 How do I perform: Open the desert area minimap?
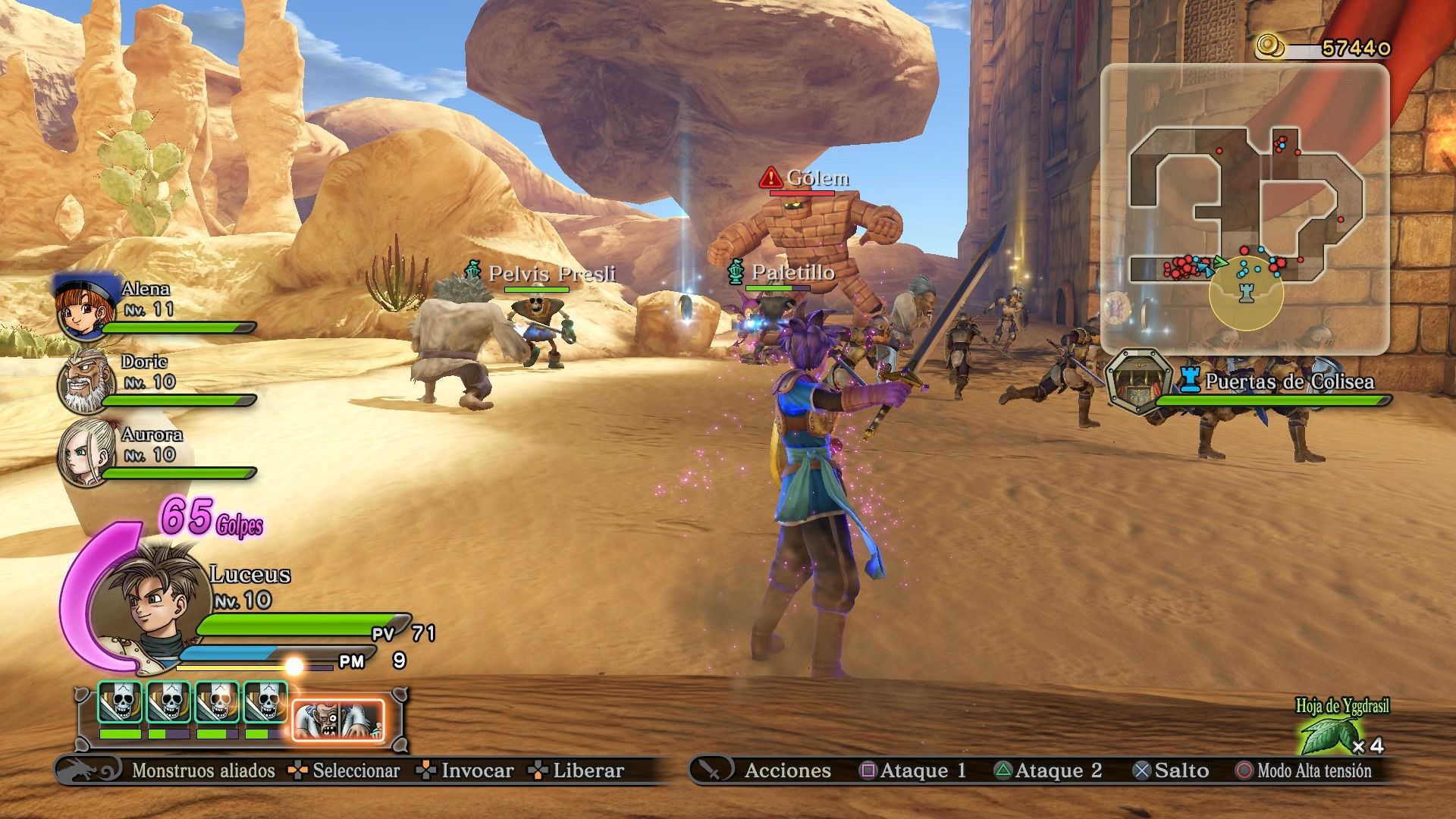pyautogui.click(x=1244, y=209)
